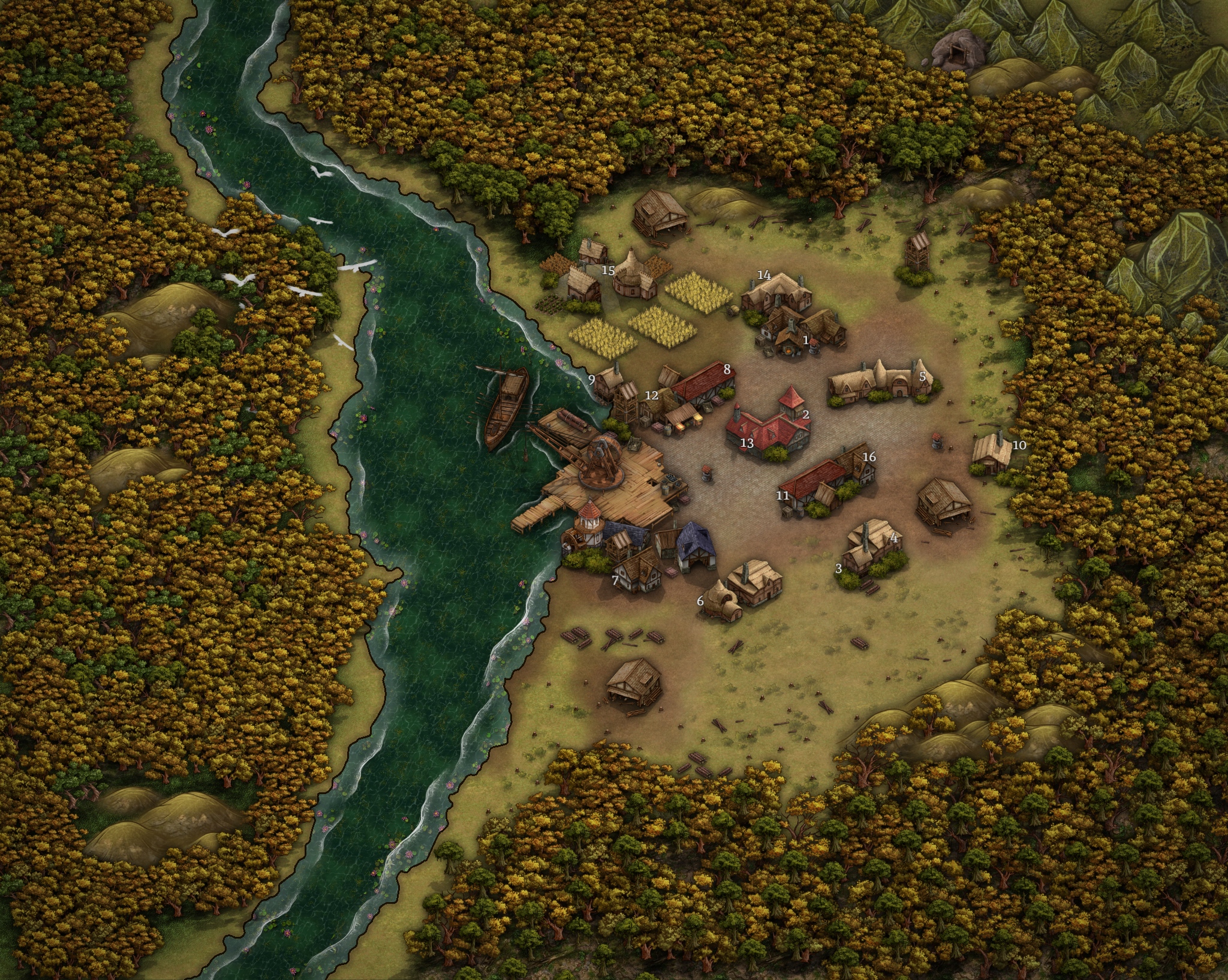Open map marker number 15
The width and height of the screenshot is (1228, 980).
click(608, 270)
